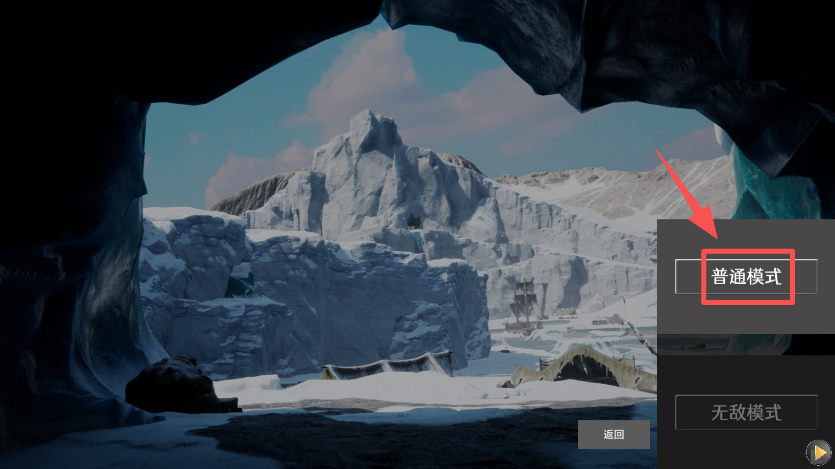Viewport: 835px width, 469px height.
Task: Select the 普通模式 (Normal Mode) button
Action: click(746, 276)
